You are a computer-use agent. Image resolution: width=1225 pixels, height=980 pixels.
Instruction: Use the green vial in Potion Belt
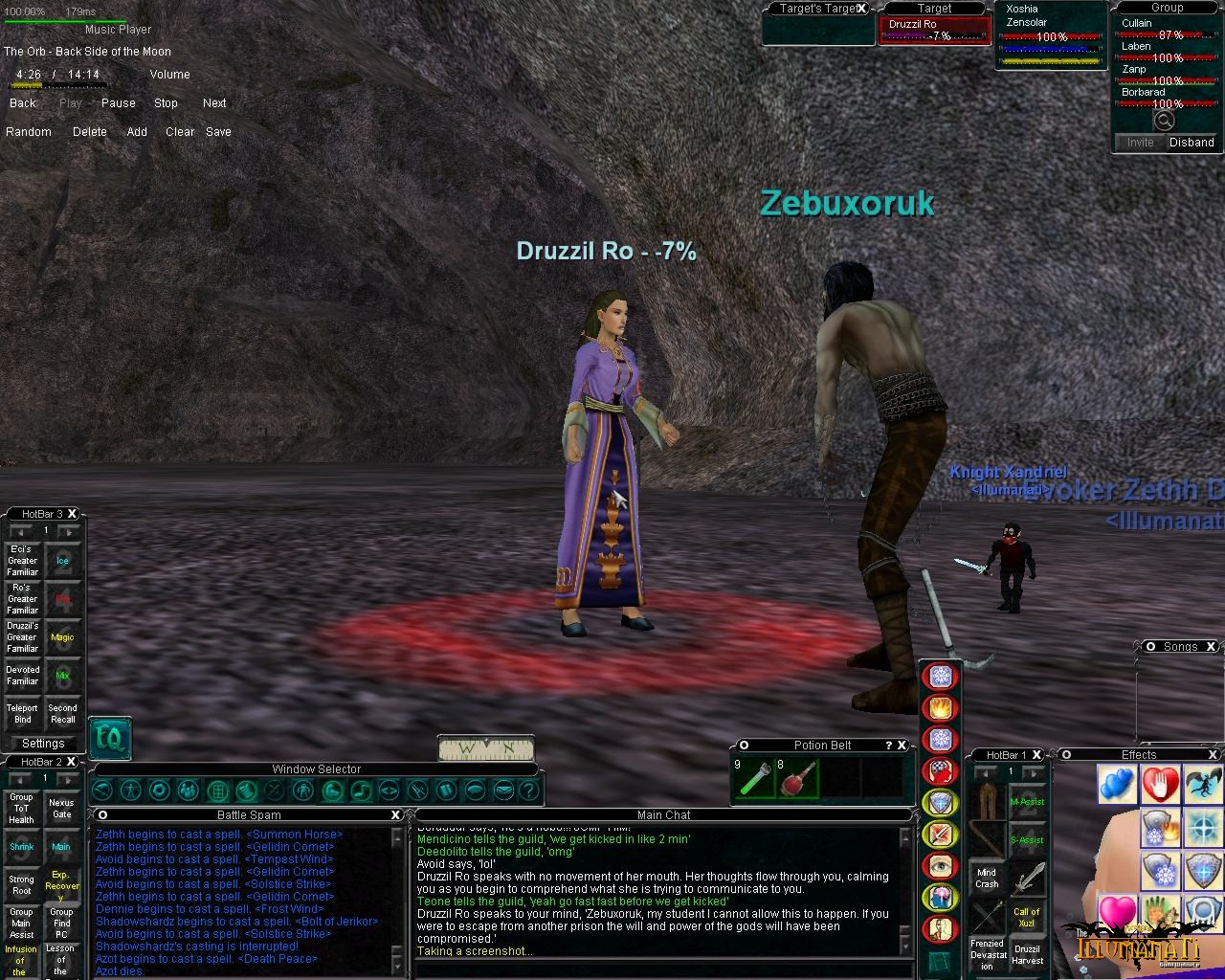click(x=754, y=778)
